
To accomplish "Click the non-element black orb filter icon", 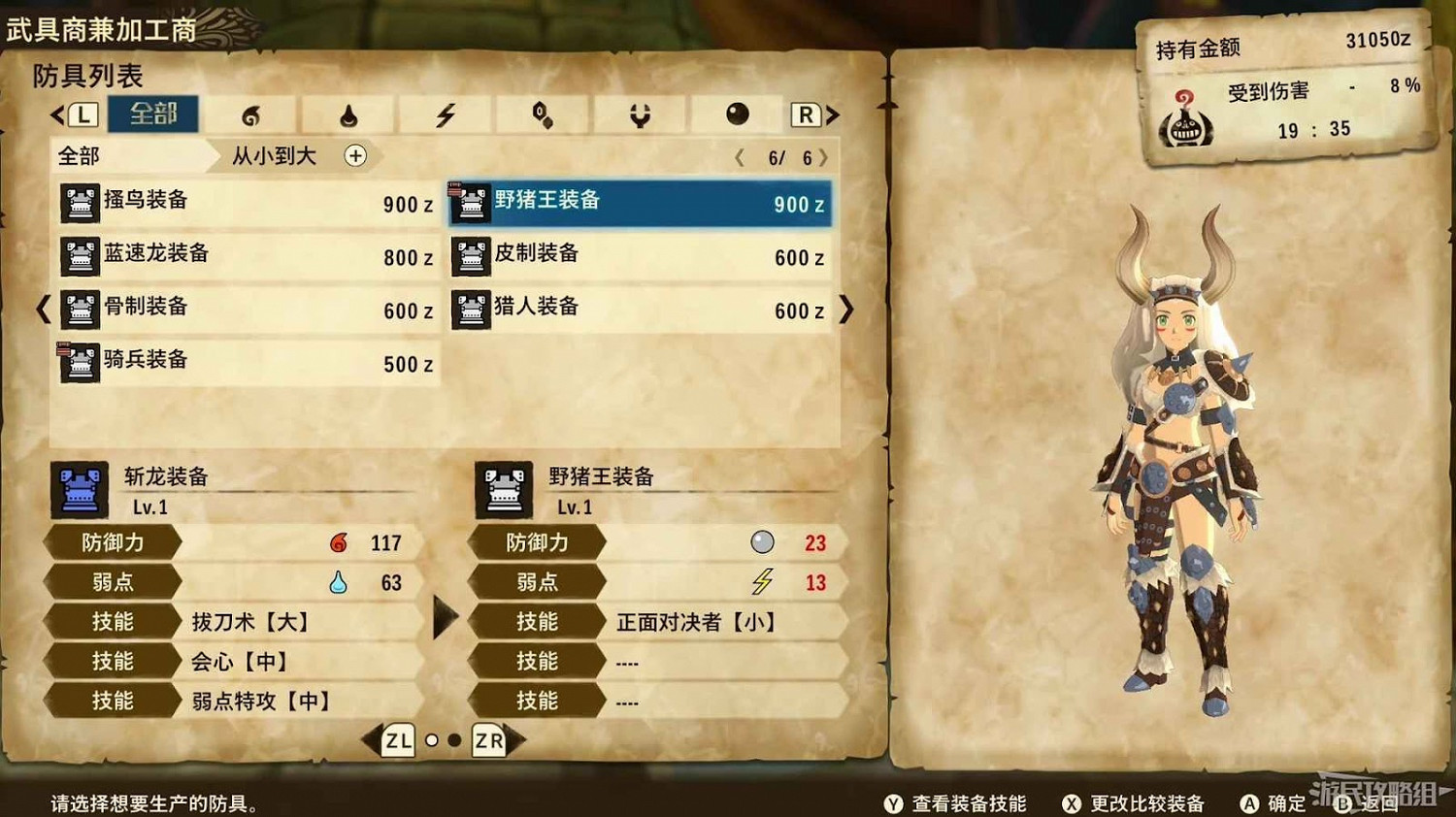I will coord(736,114).
